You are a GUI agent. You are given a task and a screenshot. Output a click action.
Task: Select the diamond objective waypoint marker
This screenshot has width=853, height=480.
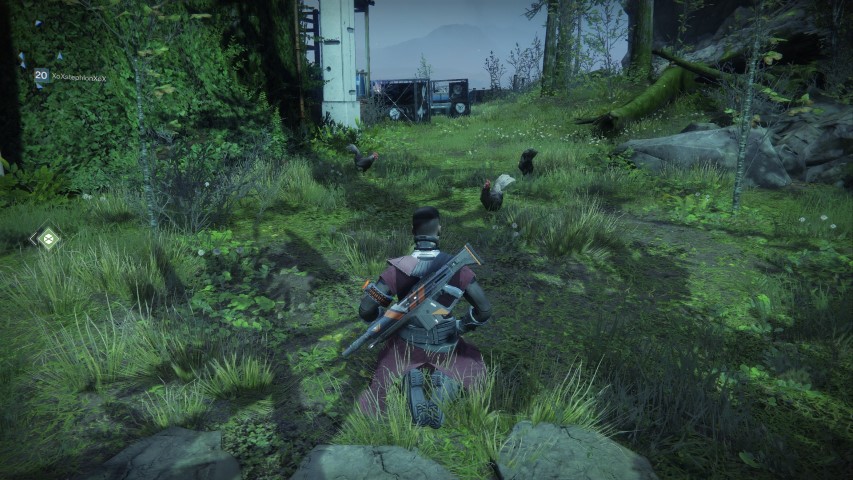point(45,238)
